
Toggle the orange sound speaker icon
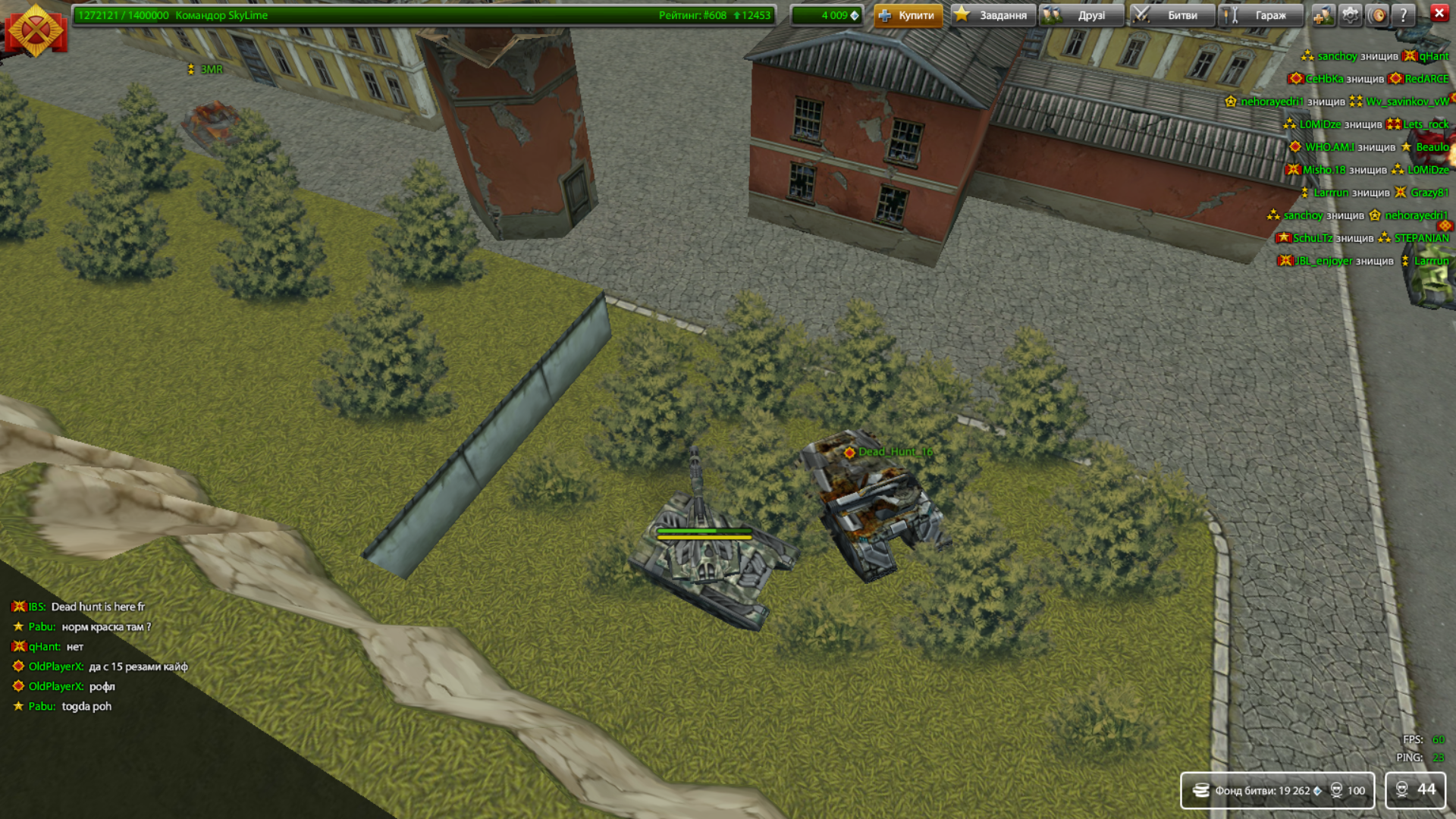1378,14
